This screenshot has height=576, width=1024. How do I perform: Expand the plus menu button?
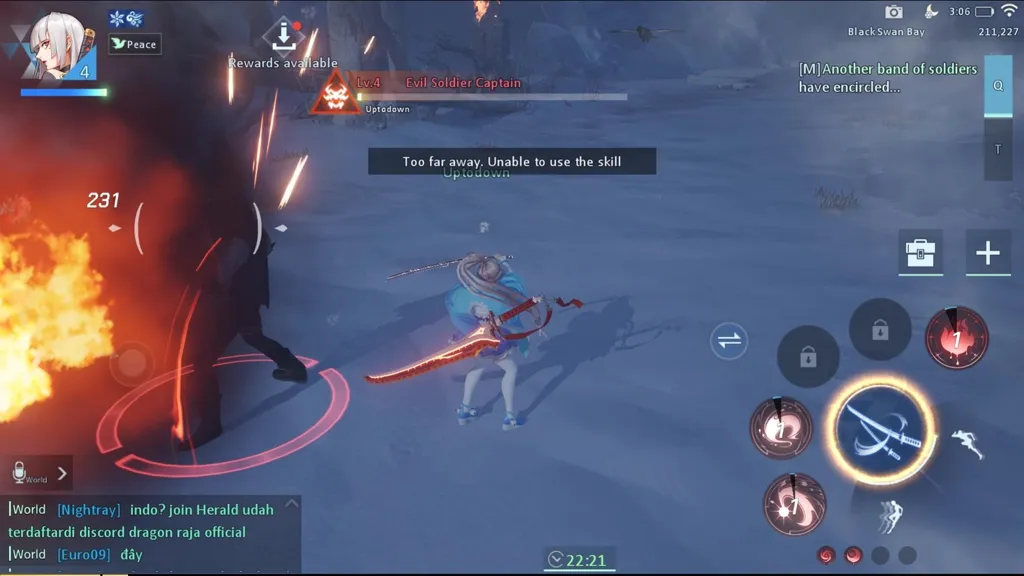point(987,252)
